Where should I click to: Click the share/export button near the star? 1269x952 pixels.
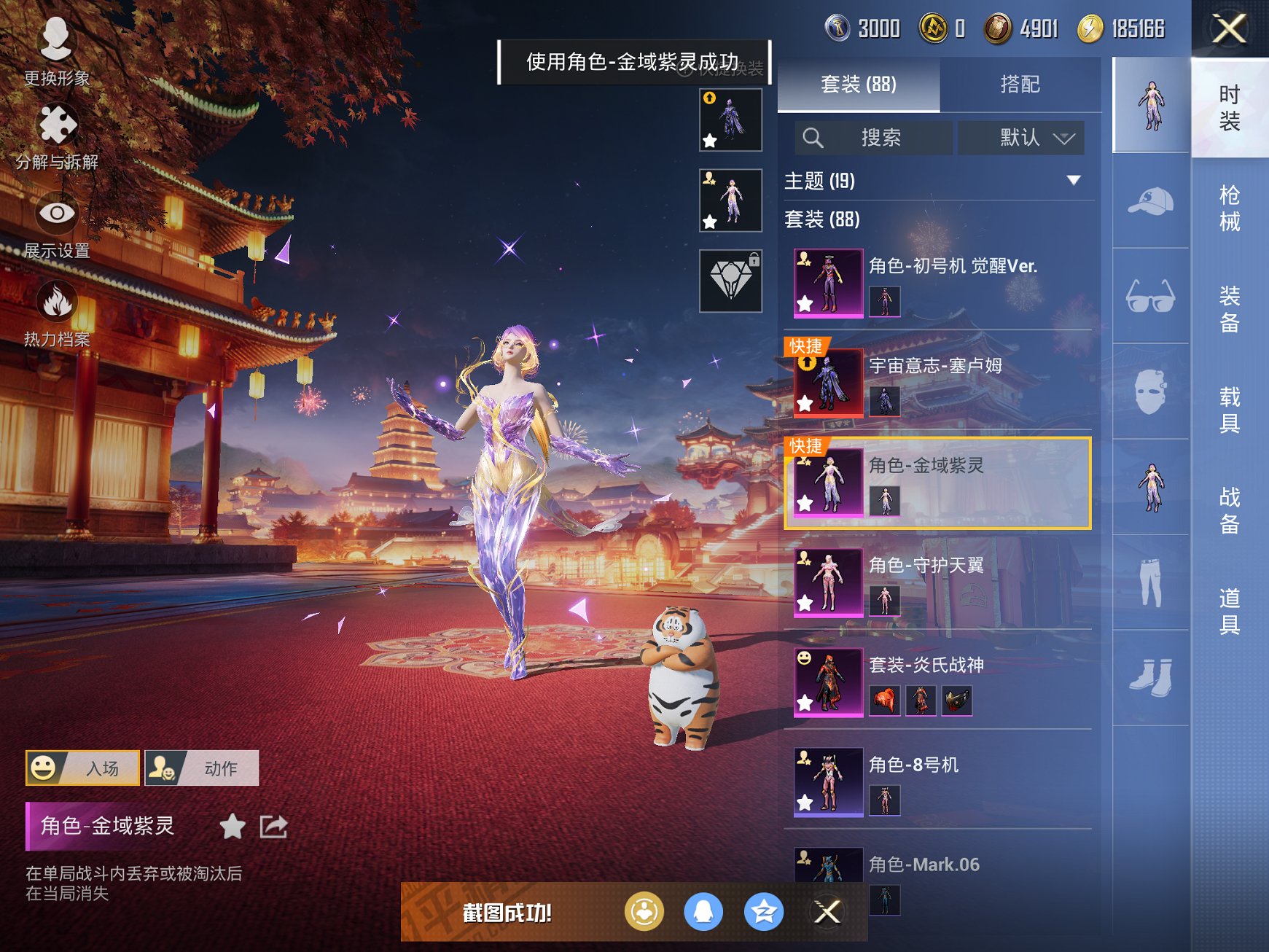pyautogui.click(x=273, y=828)
